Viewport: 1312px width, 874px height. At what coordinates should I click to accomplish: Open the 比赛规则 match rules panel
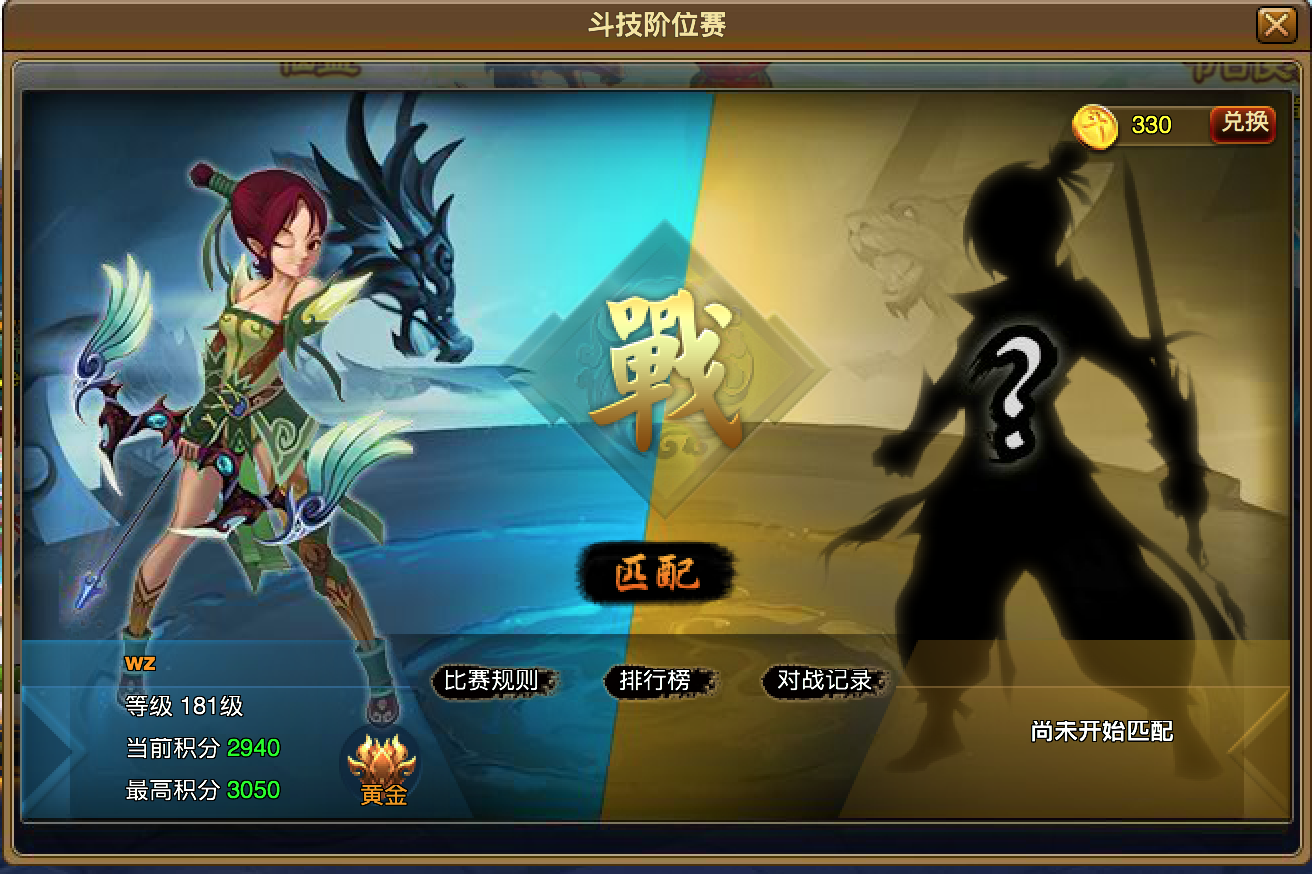tap(495, 680)
